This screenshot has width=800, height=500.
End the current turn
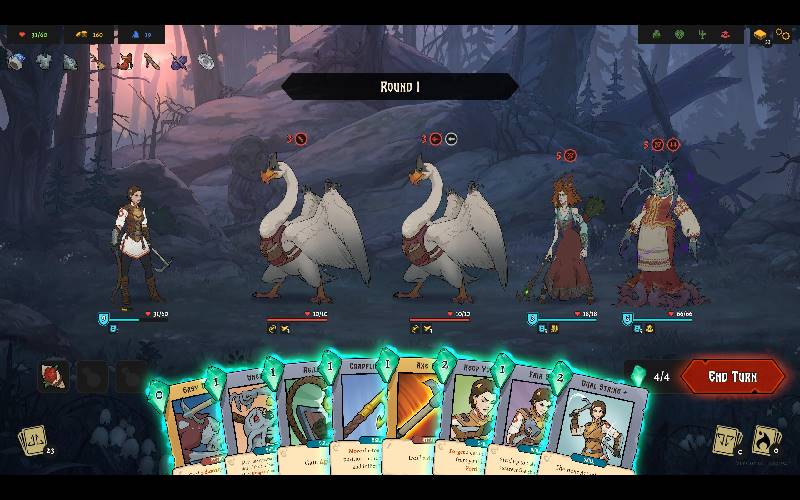[732, 377]
